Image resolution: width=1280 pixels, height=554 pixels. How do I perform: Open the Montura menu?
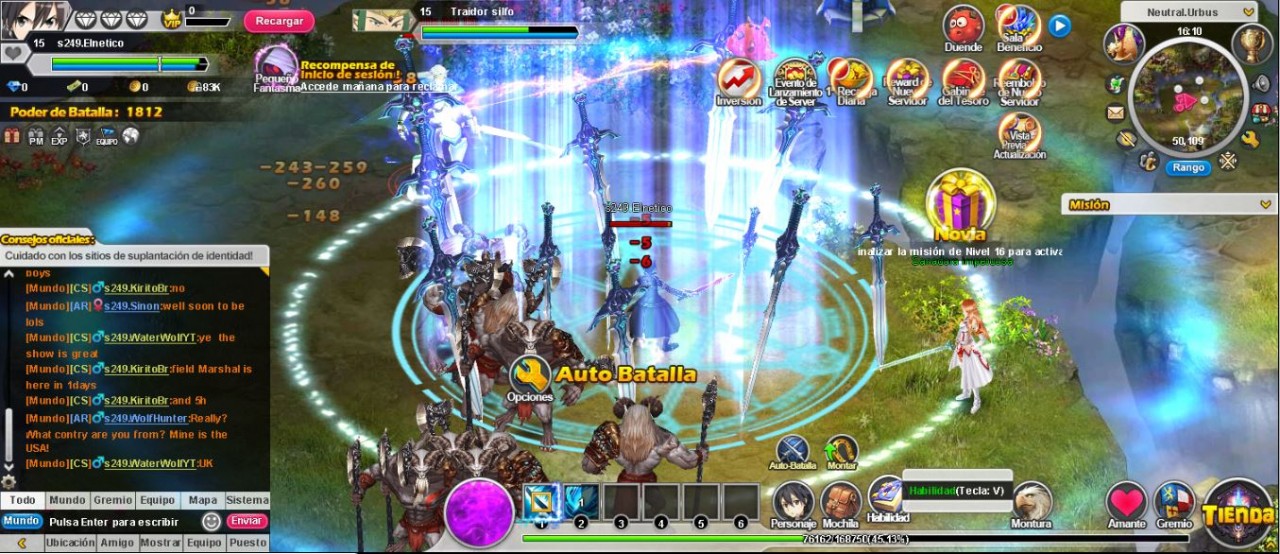(1031, 503)
